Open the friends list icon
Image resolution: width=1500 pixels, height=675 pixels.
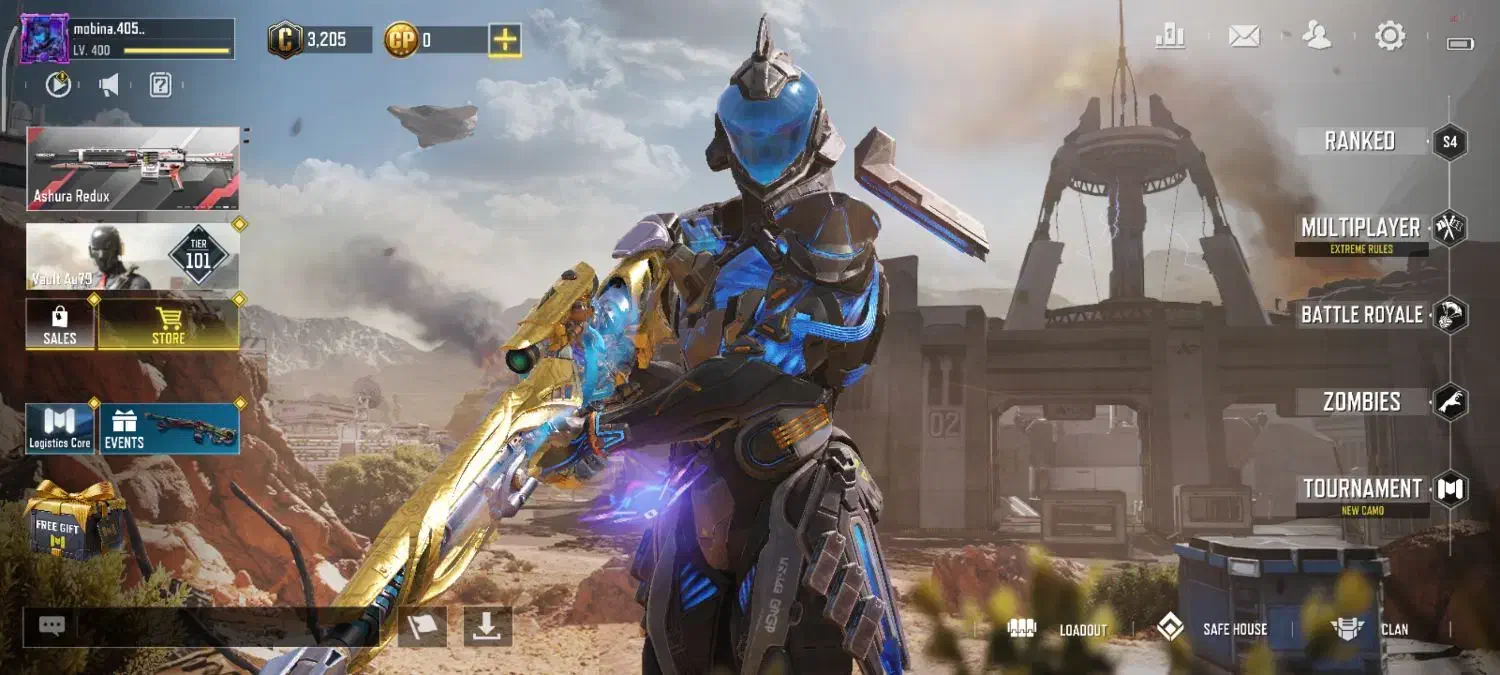(1317, 37)
